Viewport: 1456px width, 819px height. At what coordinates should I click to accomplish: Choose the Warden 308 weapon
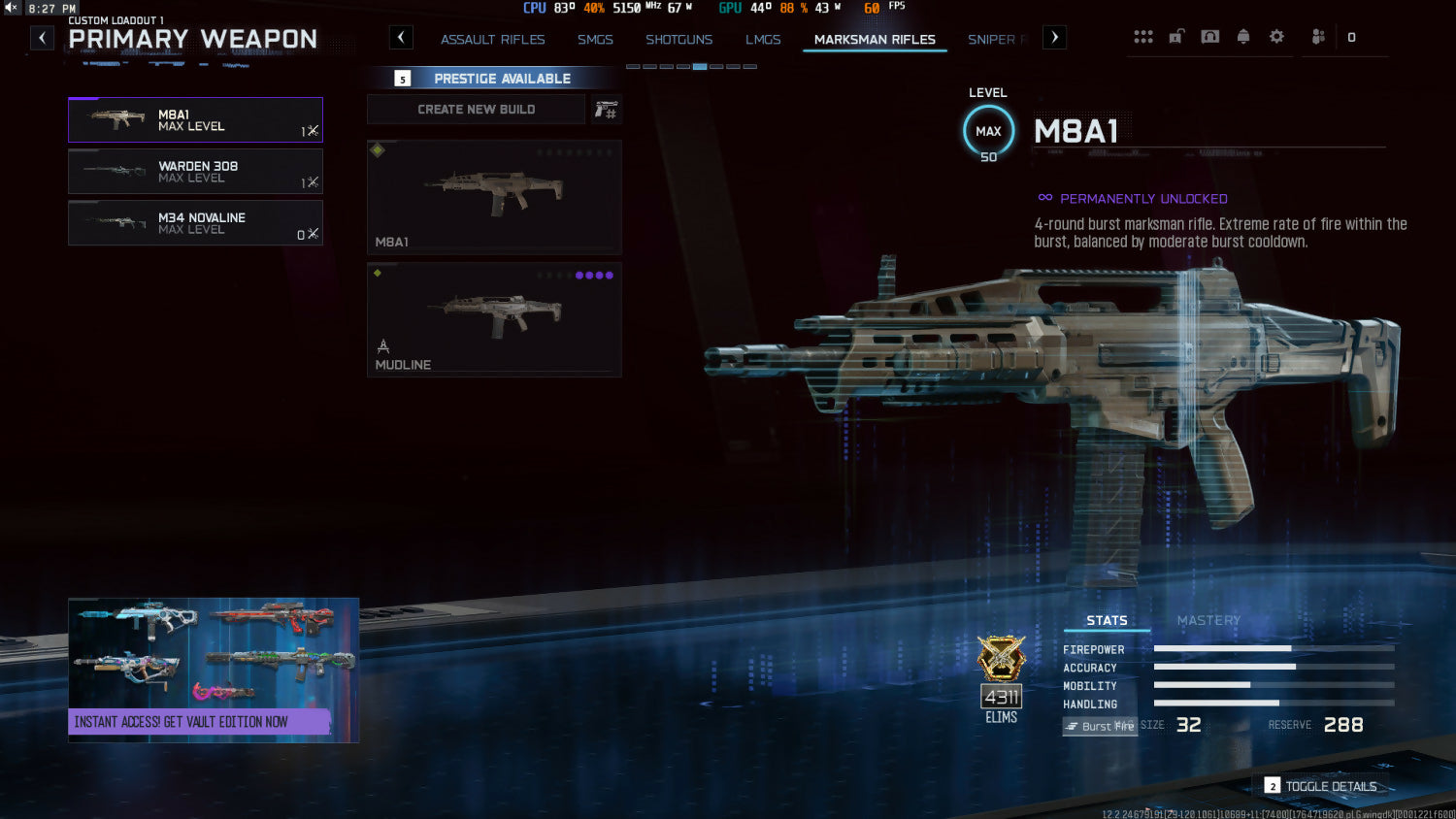[x=195, y=172]
